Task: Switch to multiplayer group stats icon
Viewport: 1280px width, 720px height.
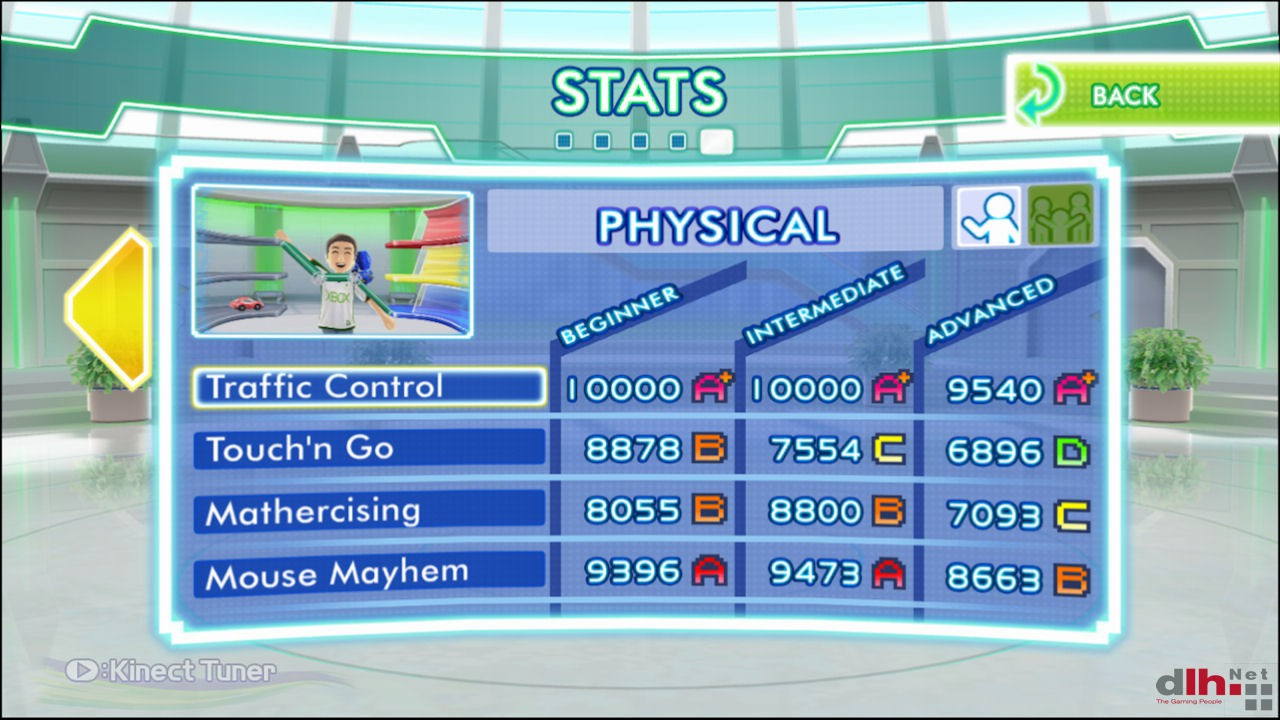Action: (1061, 217)
